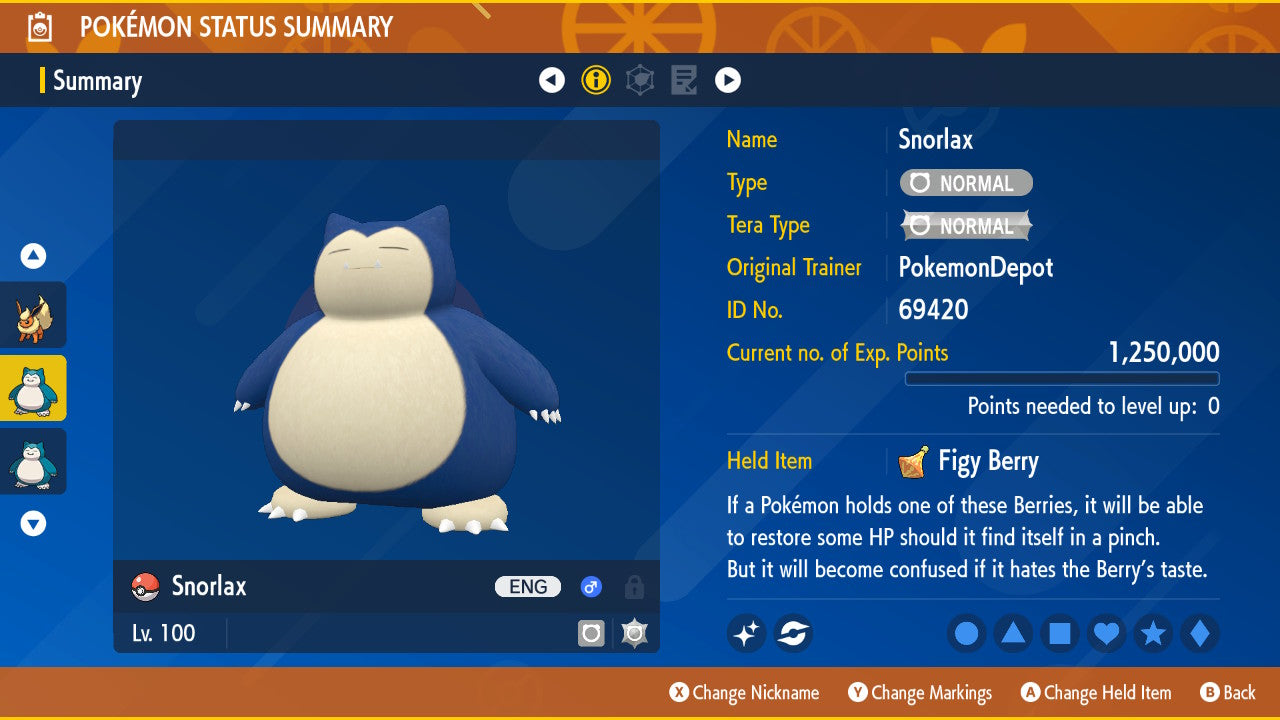Pick the shiny Snorlax below the selected one
Image resolution: width=1280 pixels, height=720 pixels.
click(x=33, y=461)
